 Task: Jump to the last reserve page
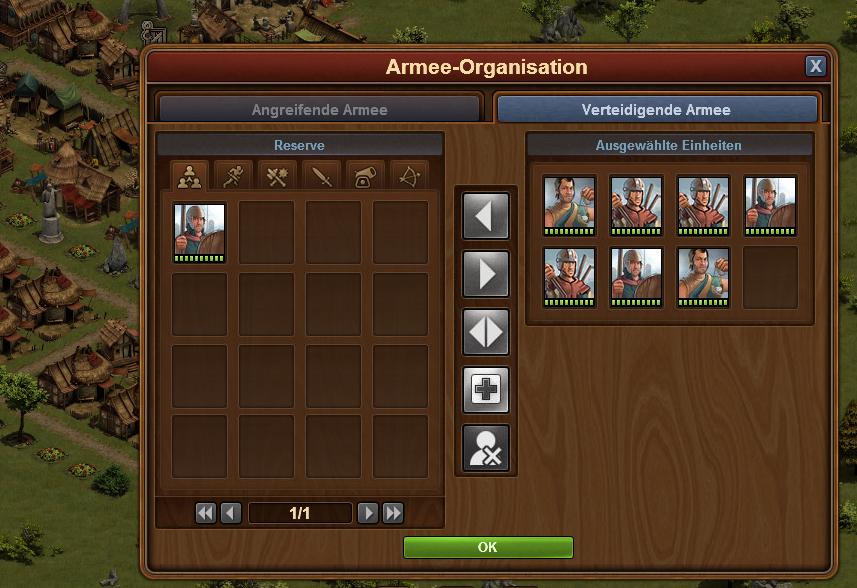(393, 513)
